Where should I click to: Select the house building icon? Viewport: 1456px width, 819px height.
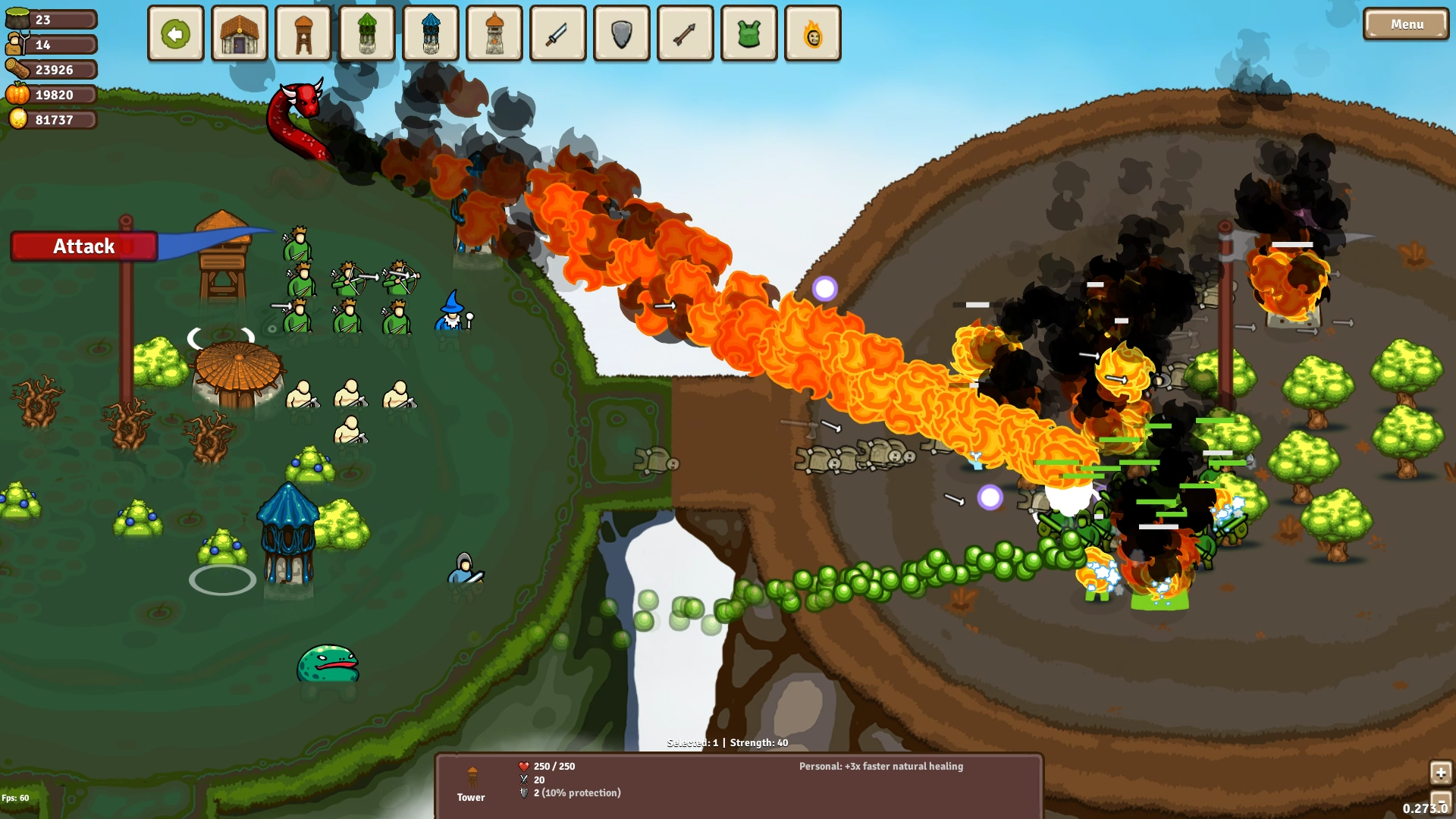239,33
